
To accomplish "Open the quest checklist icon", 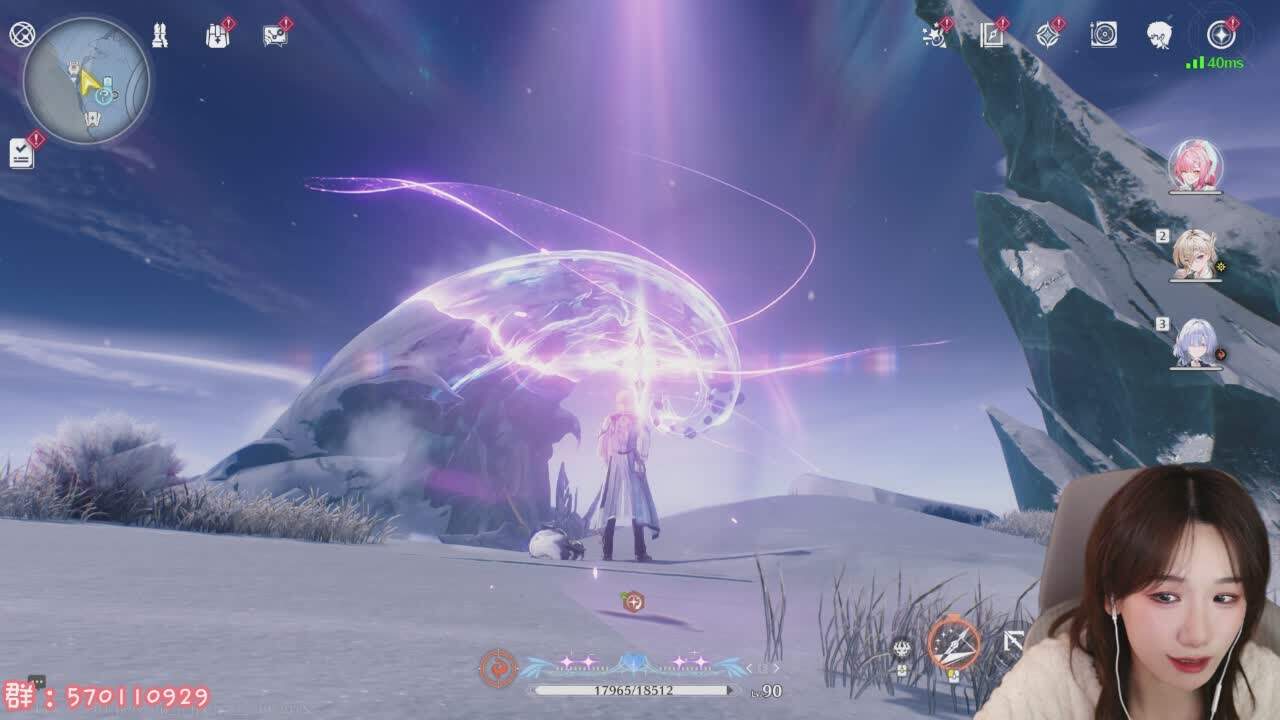I will 22,153.
